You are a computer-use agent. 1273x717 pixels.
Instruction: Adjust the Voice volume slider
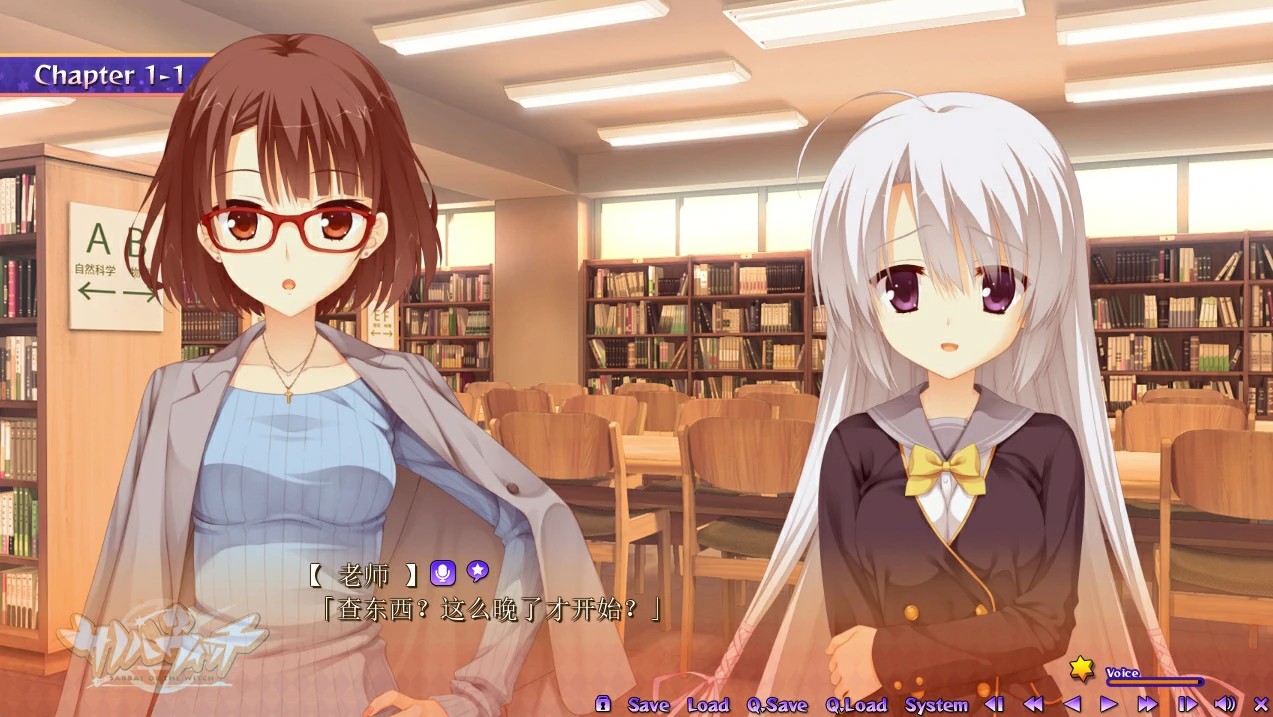tap(1156, 683)
